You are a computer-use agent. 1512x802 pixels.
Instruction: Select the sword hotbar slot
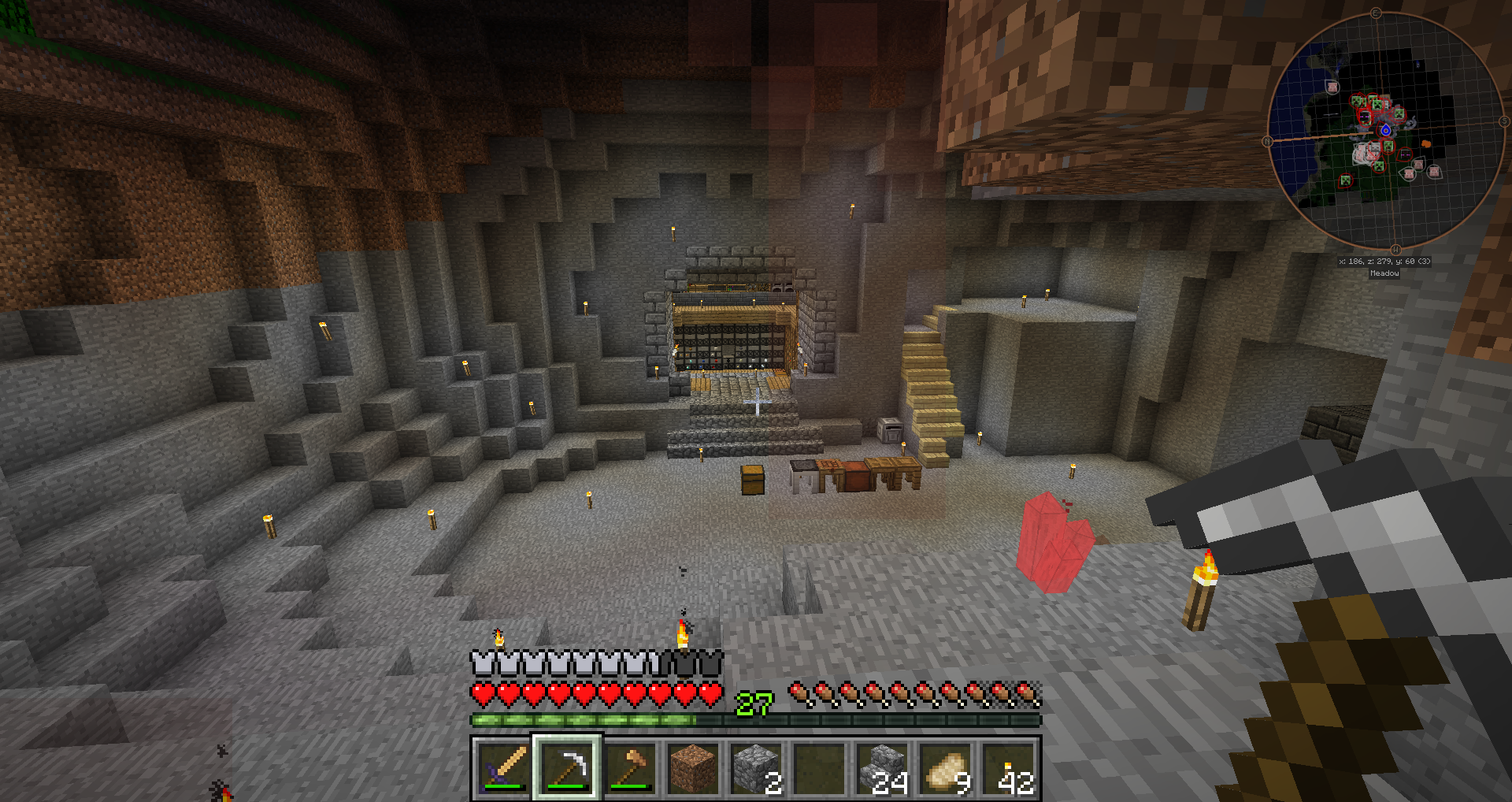[503, 768]
